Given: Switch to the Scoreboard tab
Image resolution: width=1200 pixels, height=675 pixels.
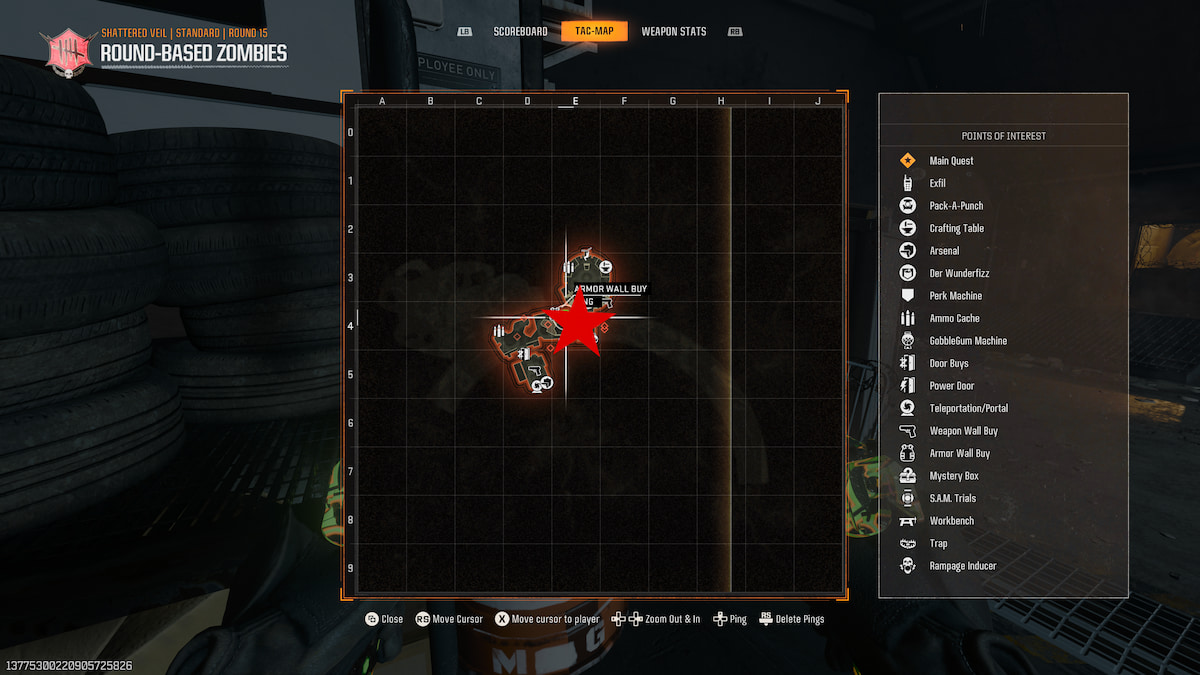Looking at the screenshot, I should pyautogui.click(x=520, y=31).
